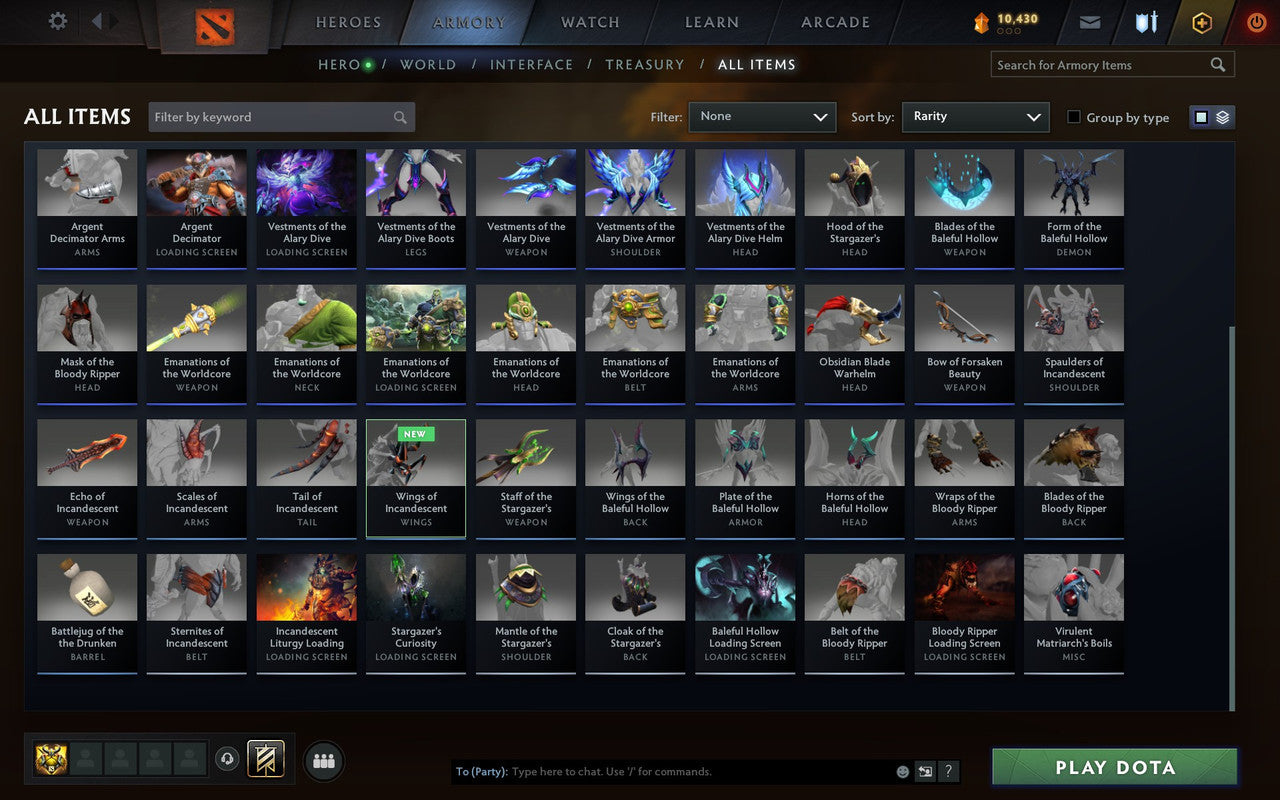Open the Arcade menu tab
Viewport: 1280px width, 800px height.
834,22
